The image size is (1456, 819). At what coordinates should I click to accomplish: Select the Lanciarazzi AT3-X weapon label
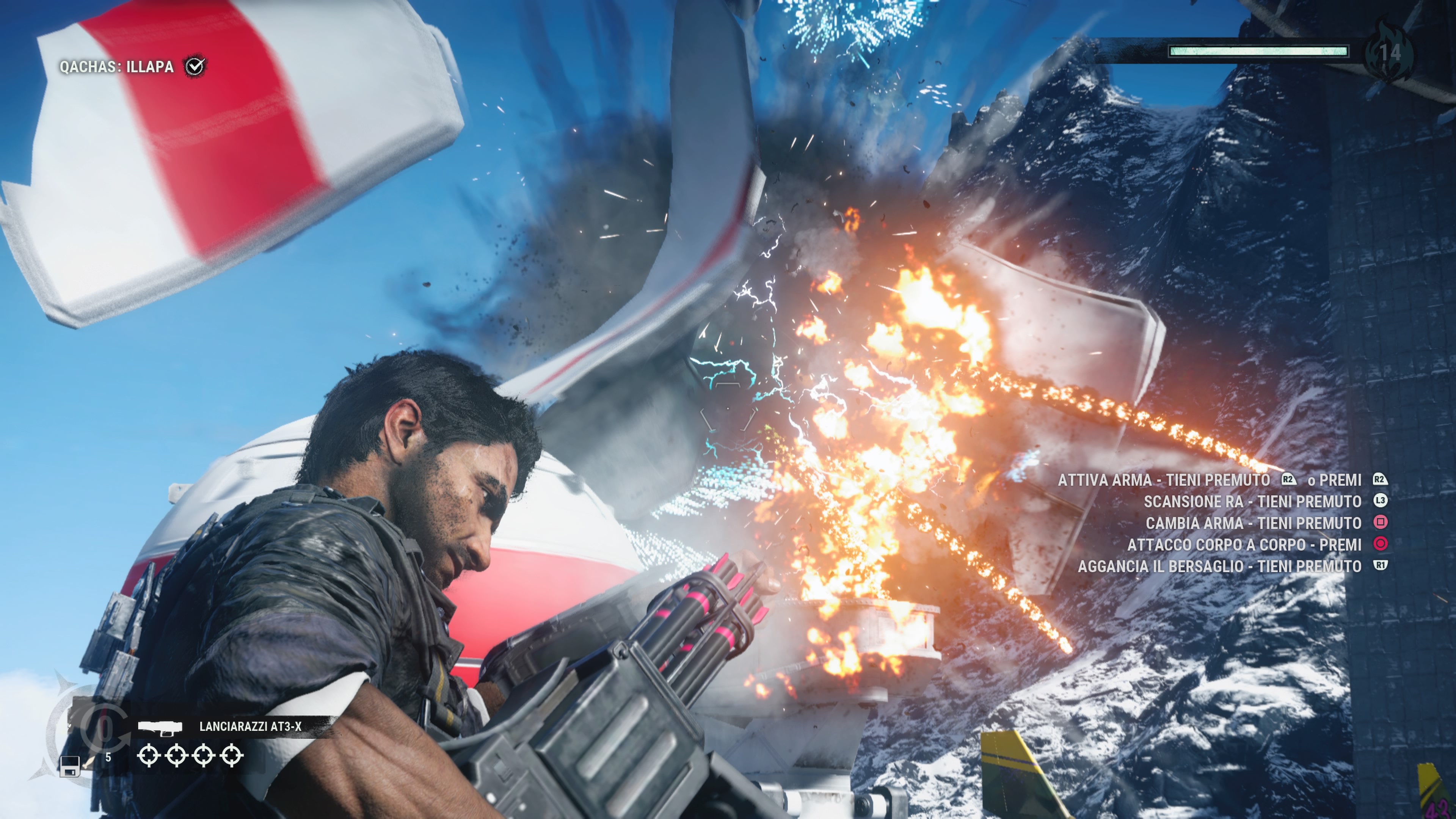click(250, 726)
